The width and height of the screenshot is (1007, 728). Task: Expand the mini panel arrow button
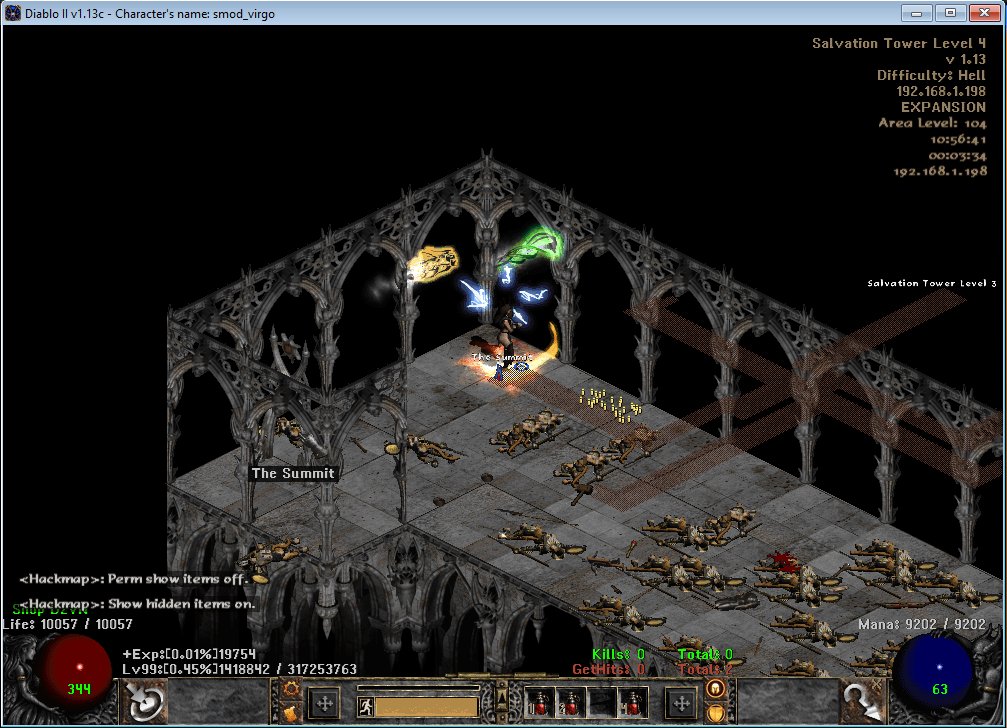coord(502,696)
